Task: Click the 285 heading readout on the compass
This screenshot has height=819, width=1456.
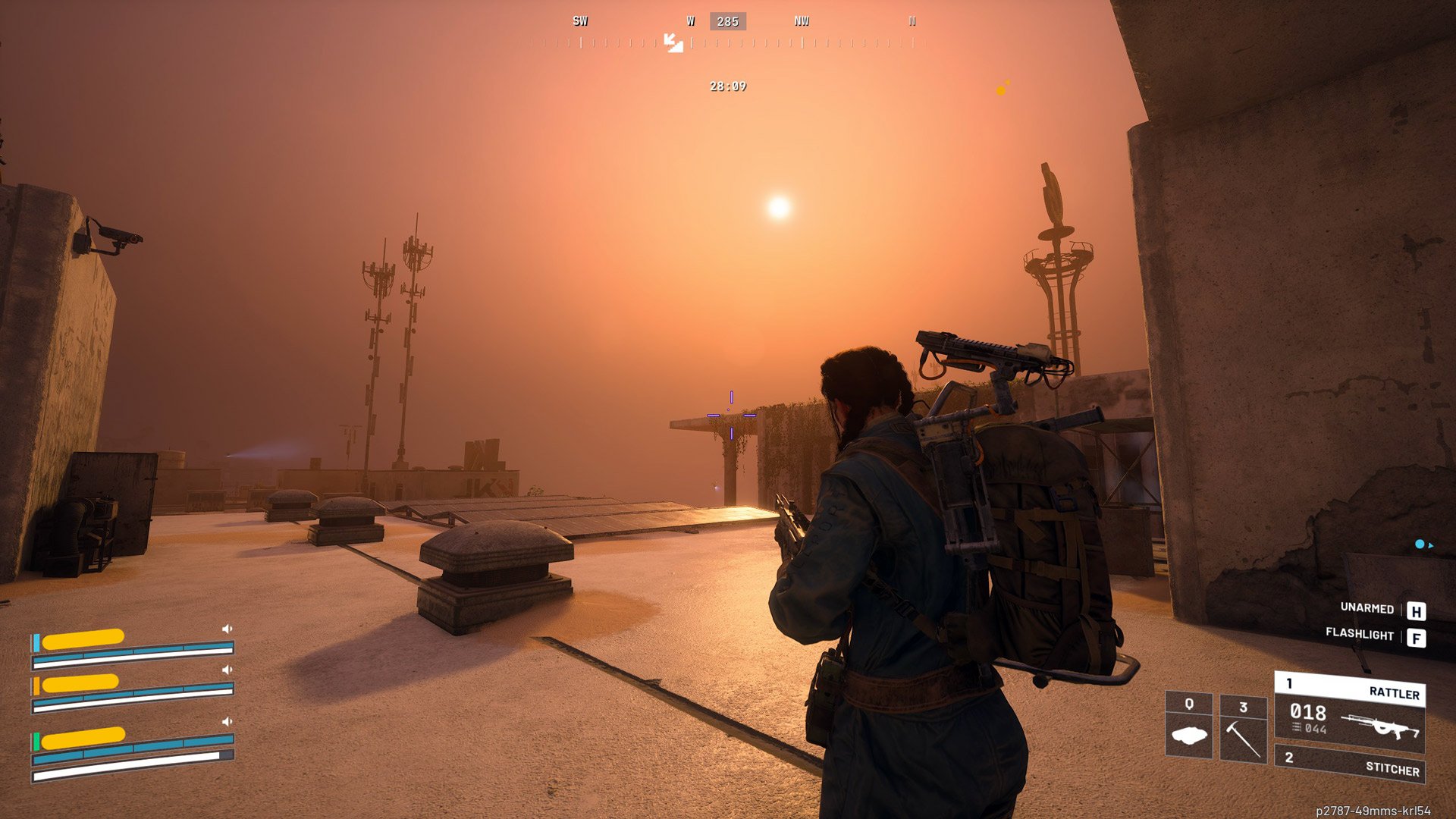Action: (727, 20)
